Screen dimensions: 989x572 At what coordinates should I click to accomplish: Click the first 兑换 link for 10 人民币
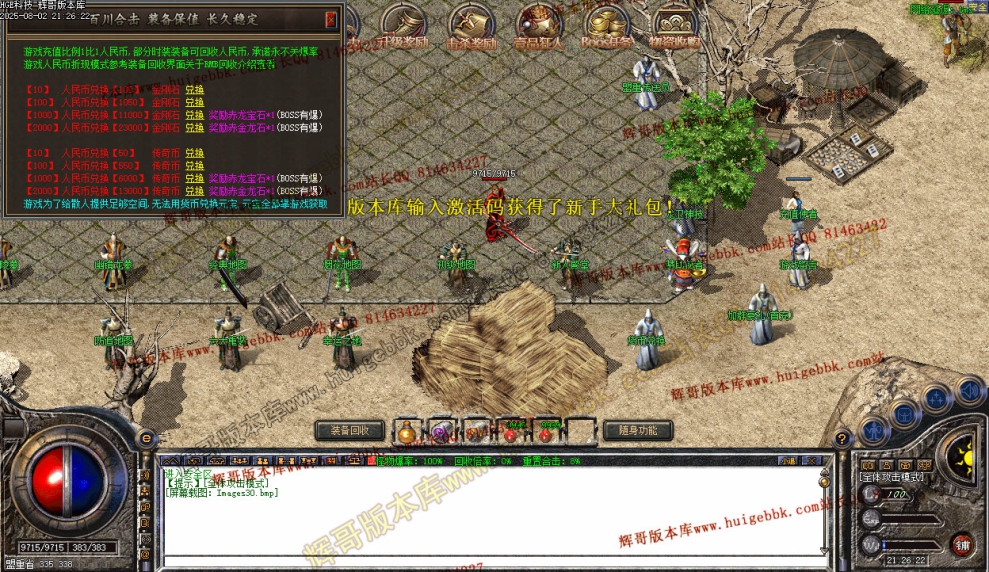(x=195, y=89)
